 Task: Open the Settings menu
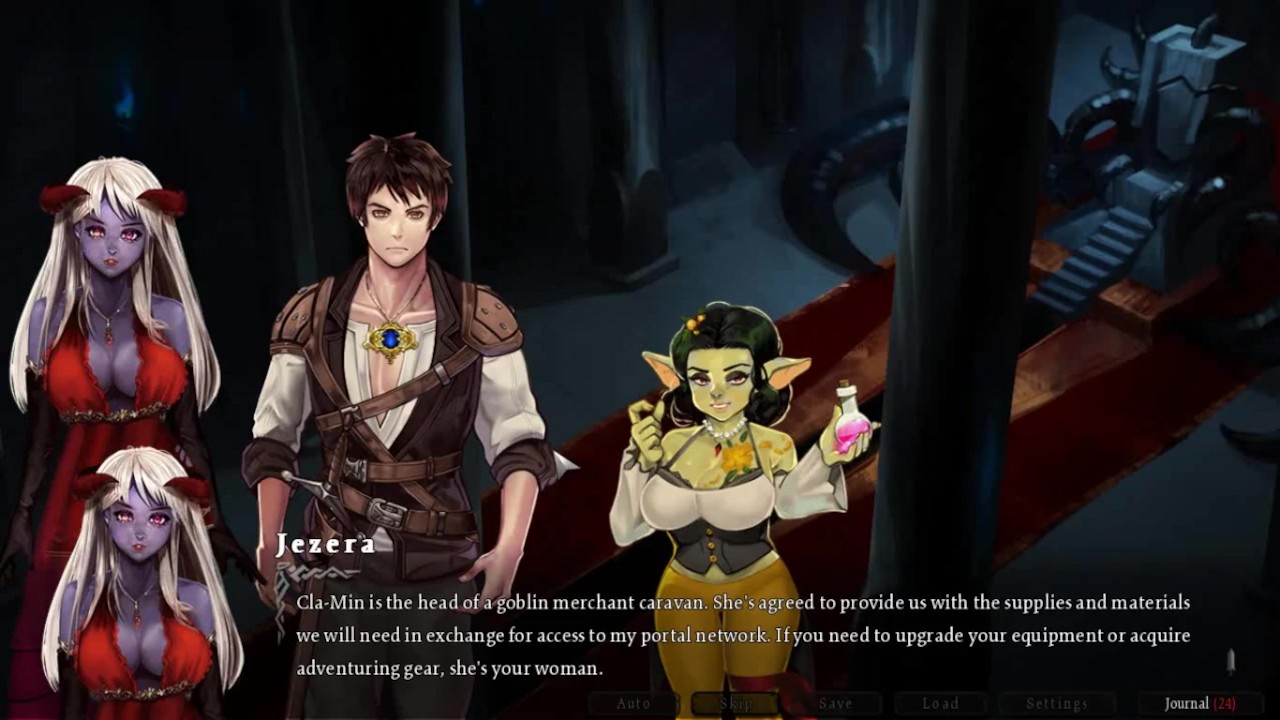[1057, 703]
